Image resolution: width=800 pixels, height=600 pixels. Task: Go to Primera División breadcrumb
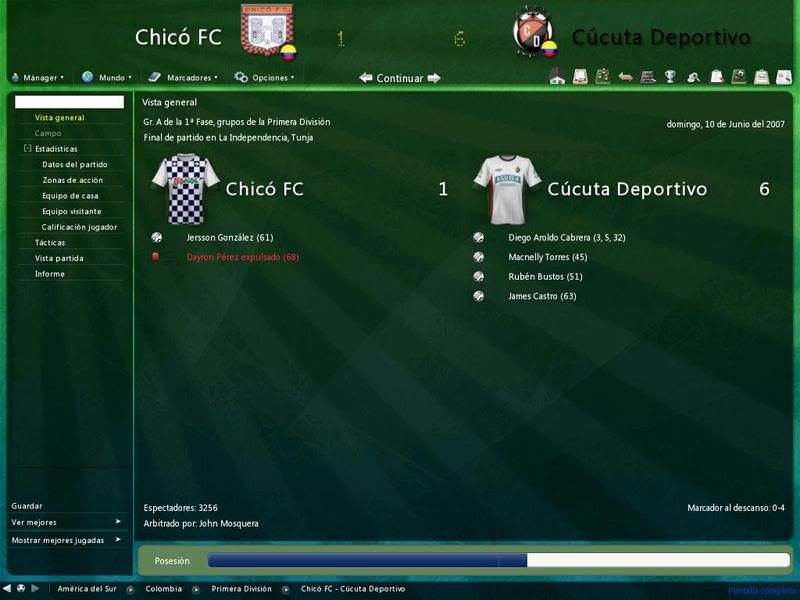(241, 589)
